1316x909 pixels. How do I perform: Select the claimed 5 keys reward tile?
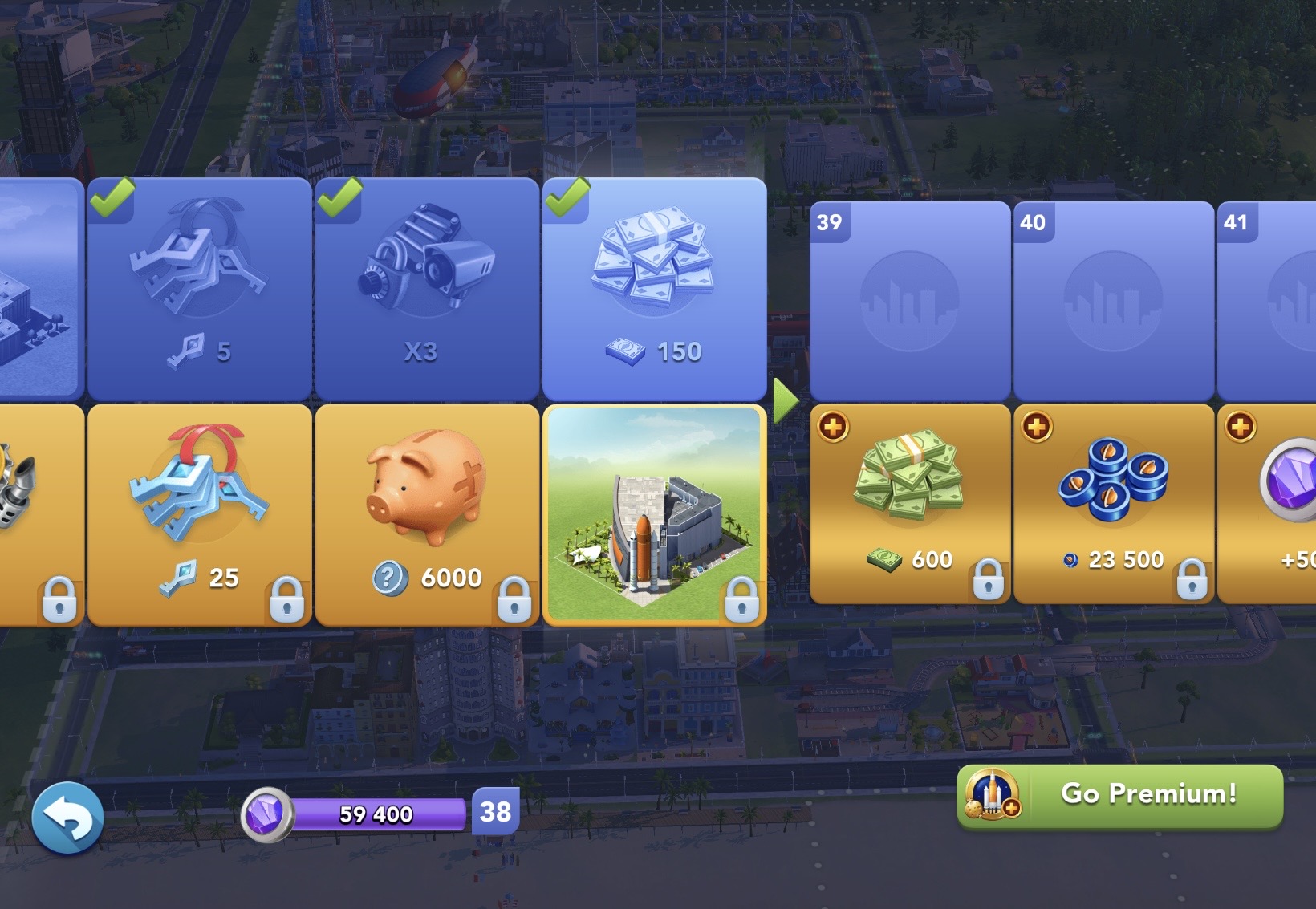click(x=199, y=289)
